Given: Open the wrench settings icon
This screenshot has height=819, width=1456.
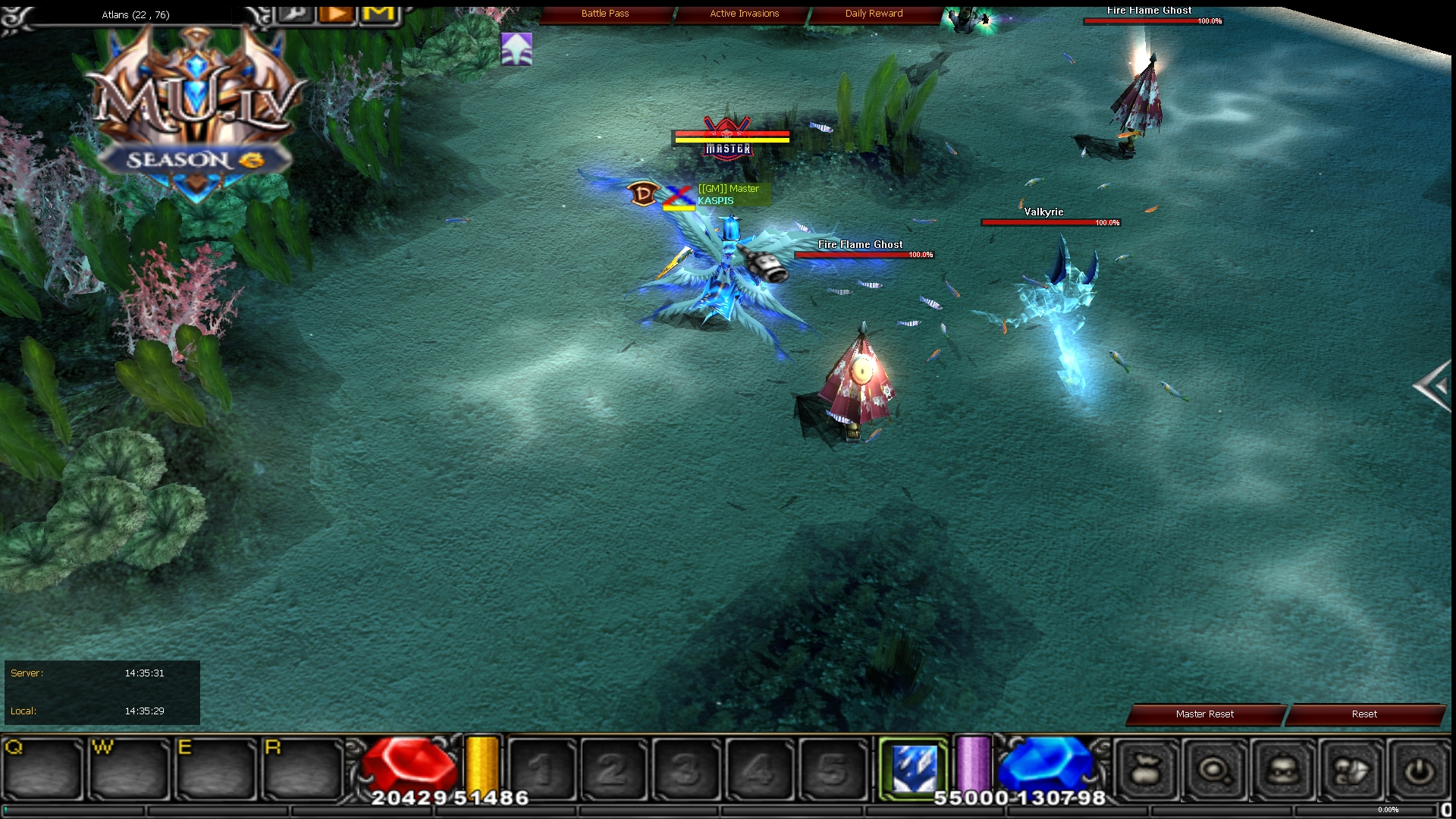Looking at the screenshot, I should coord(297,13).
